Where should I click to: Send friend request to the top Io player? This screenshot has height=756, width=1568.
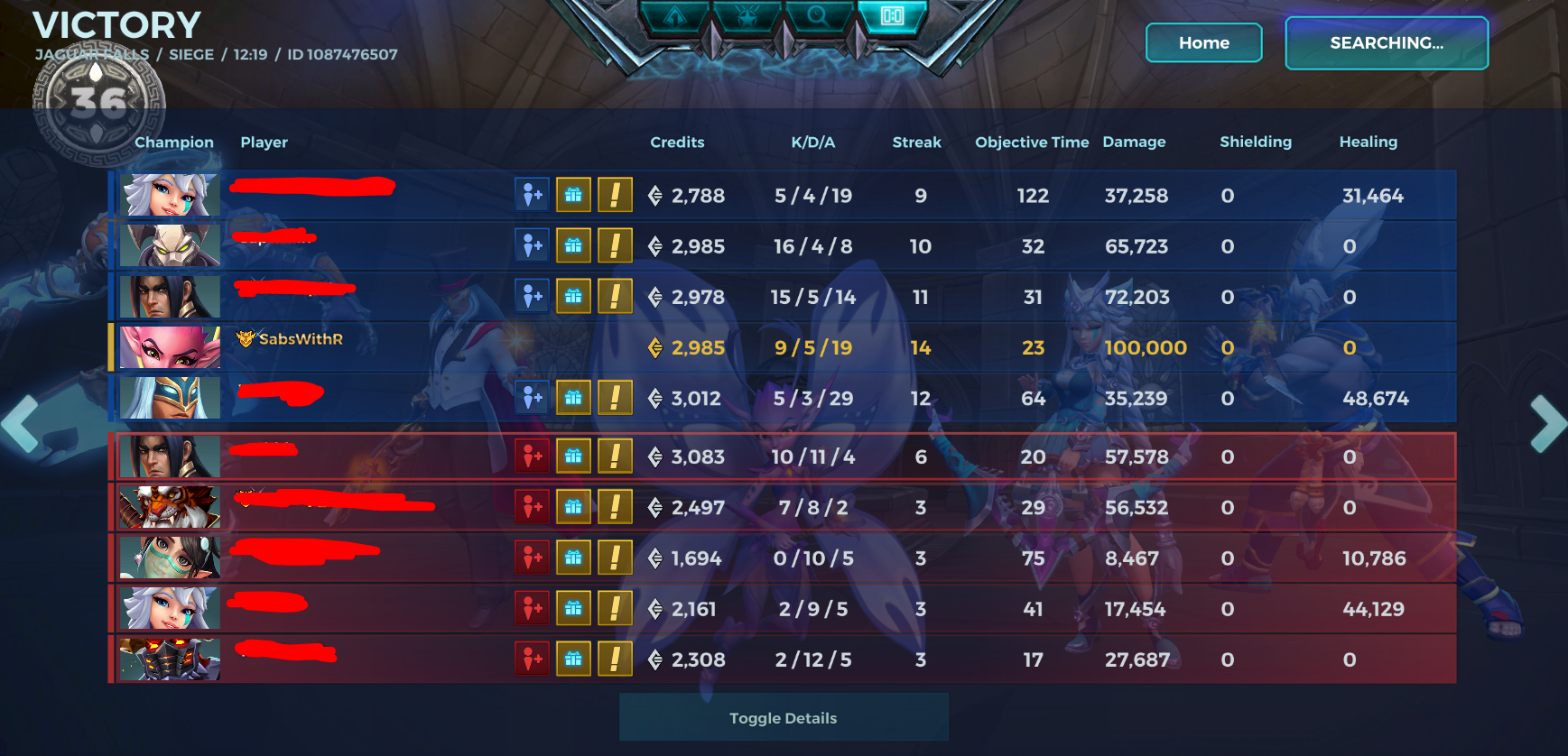pos(532,195)
